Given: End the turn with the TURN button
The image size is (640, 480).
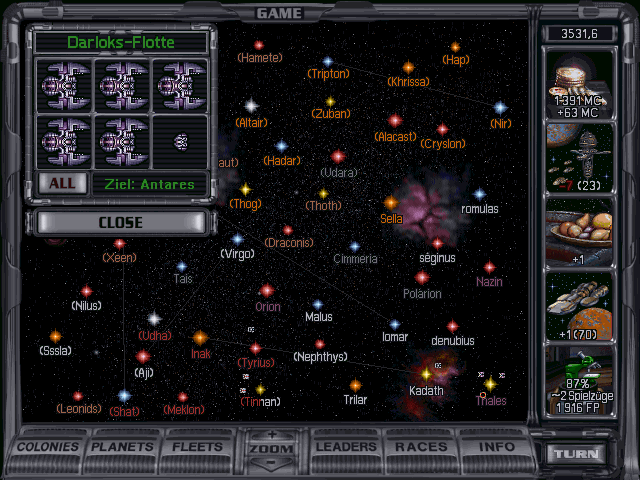Looking at the screenshot, I should (x=580, y=453).
